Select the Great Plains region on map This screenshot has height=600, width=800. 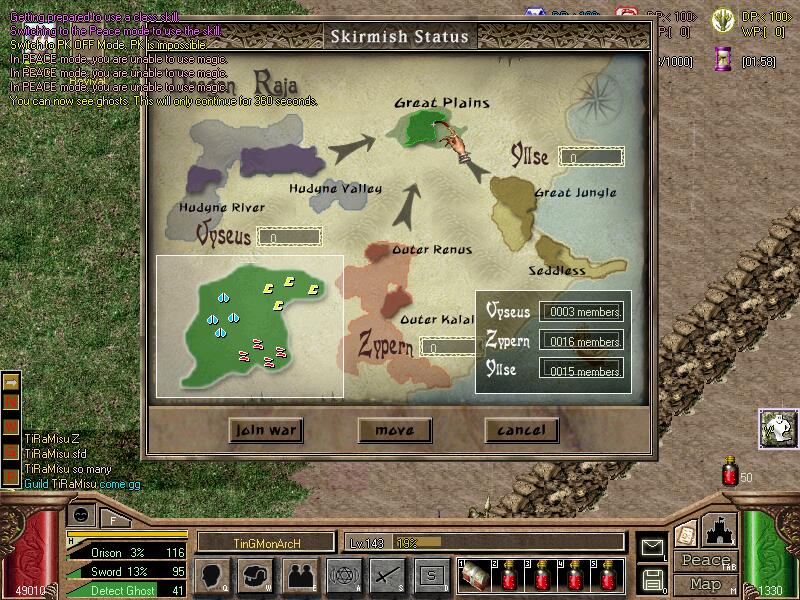[x=419, y=126]
